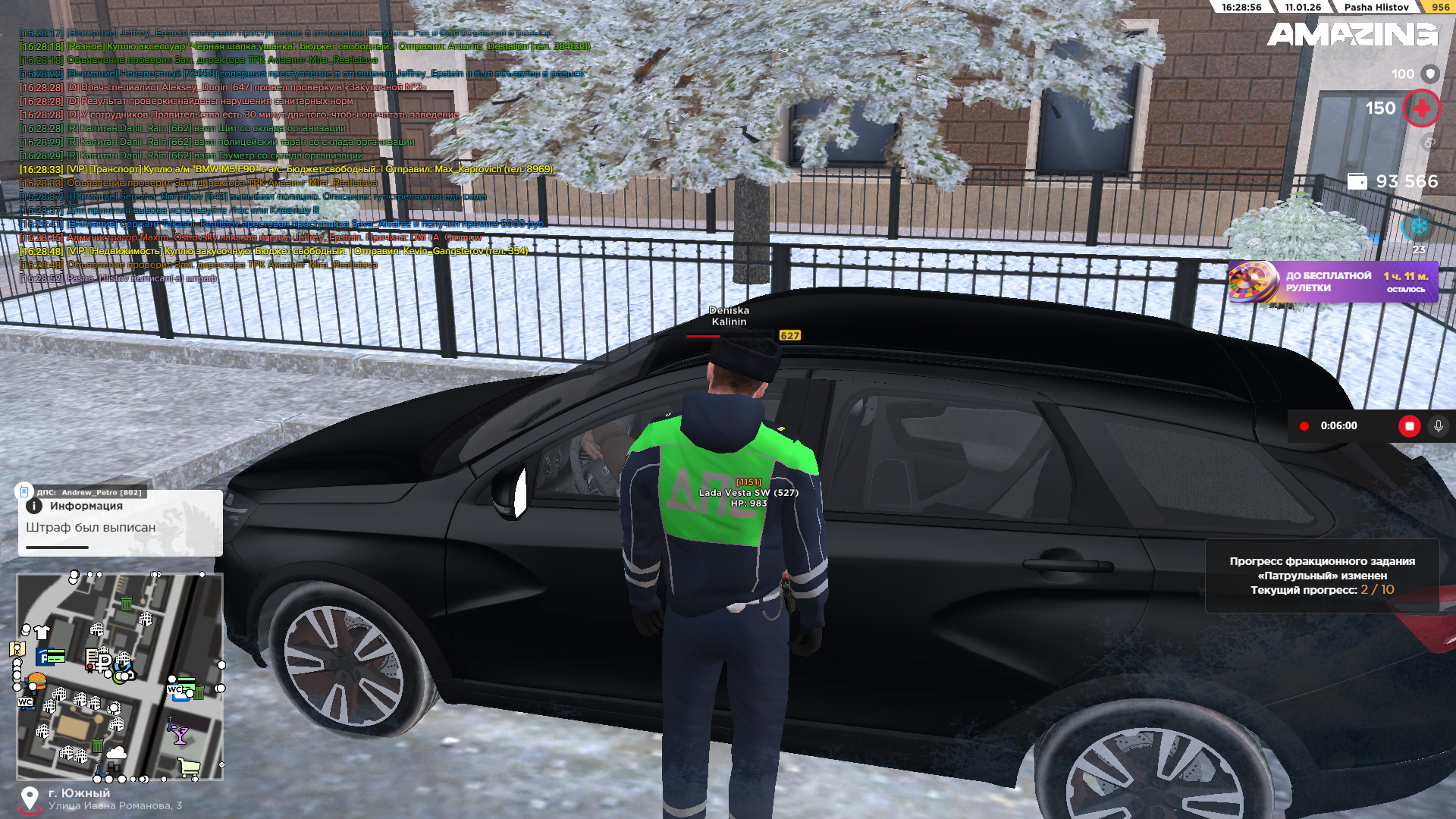Select the VIP BMW M5 F90 chat ad
1456x819 pixels.
click(x=287, y=169)
